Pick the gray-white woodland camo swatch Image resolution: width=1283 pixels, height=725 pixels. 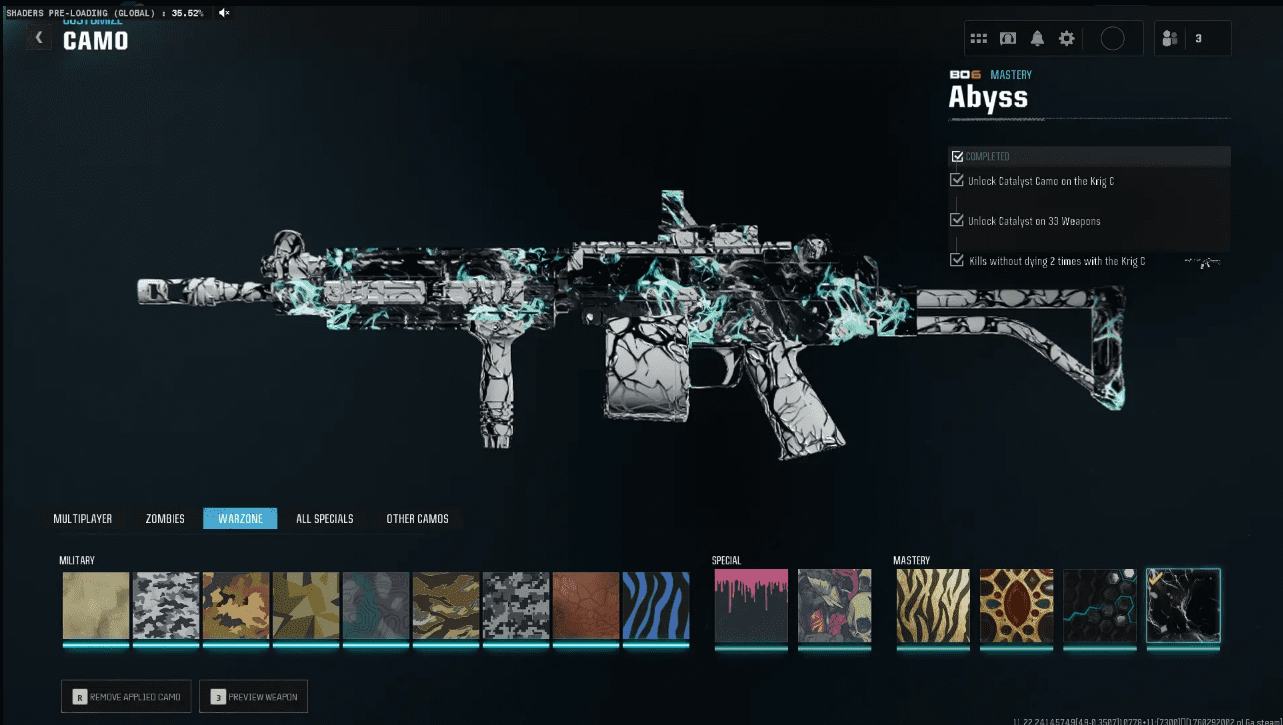(166, 605)
